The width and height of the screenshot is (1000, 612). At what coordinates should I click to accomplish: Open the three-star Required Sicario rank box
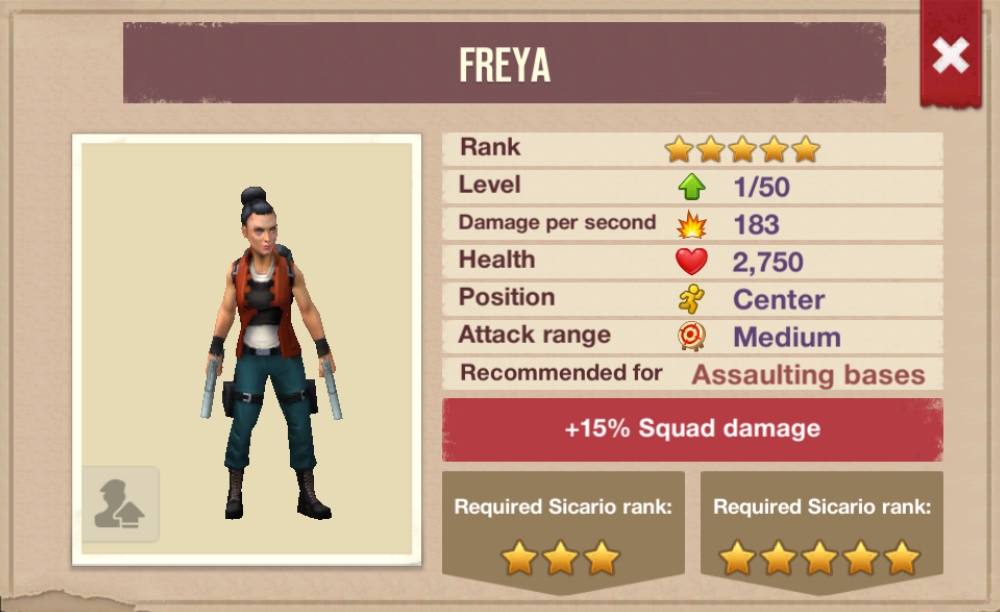(562, 530)
